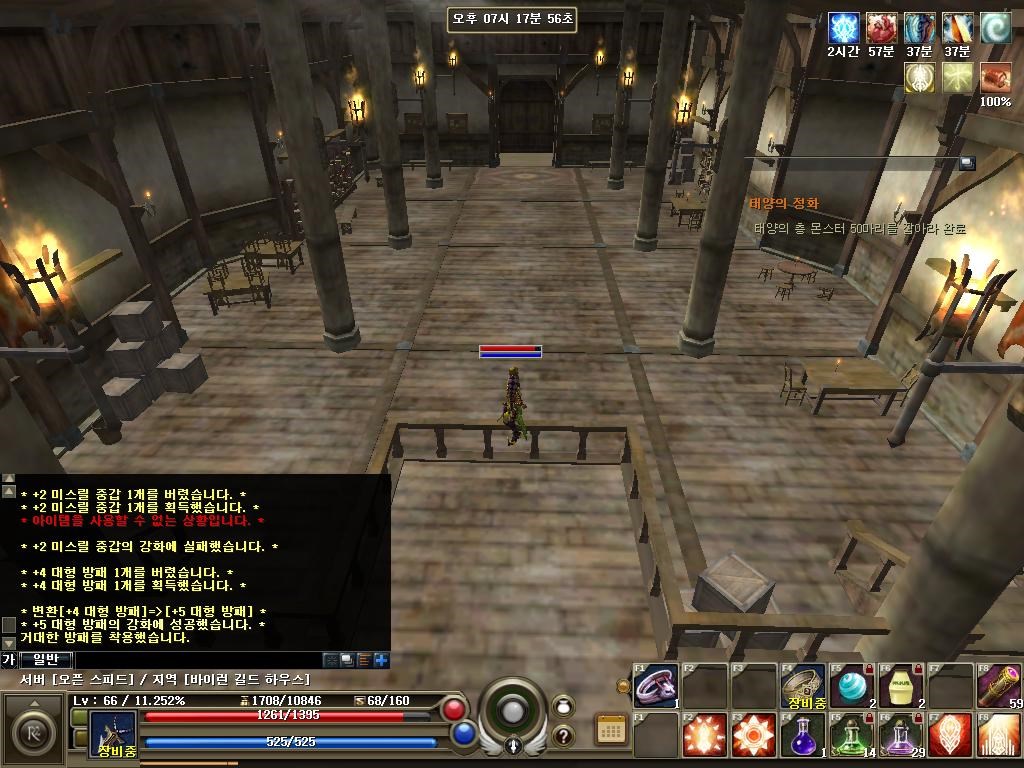The height and width of the screenshot is (768, 1024).
Task: Toggle the quest tracker panel button
Action: pos(967,163)
